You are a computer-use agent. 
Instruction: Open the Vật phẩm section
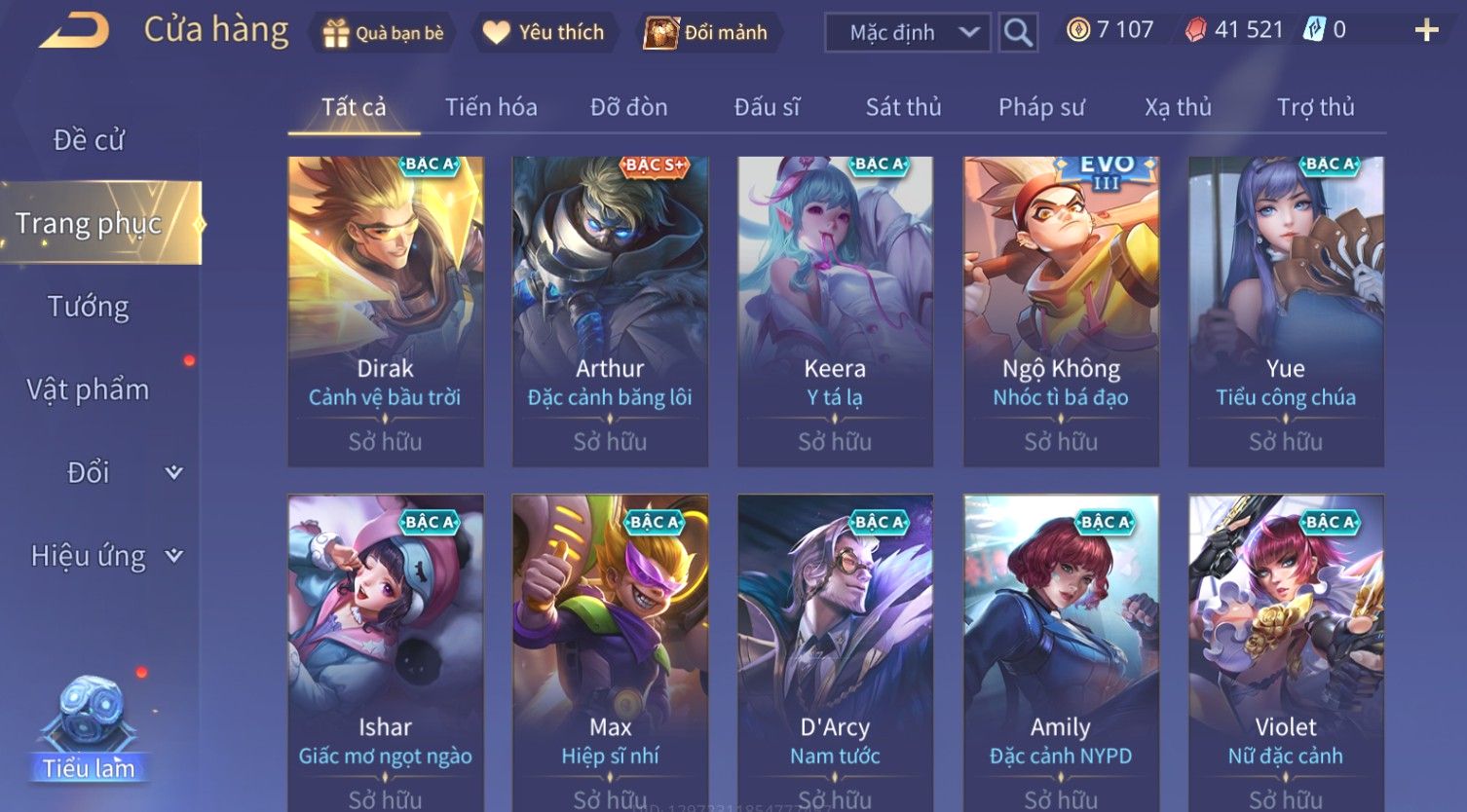click(x=89, y=389)
